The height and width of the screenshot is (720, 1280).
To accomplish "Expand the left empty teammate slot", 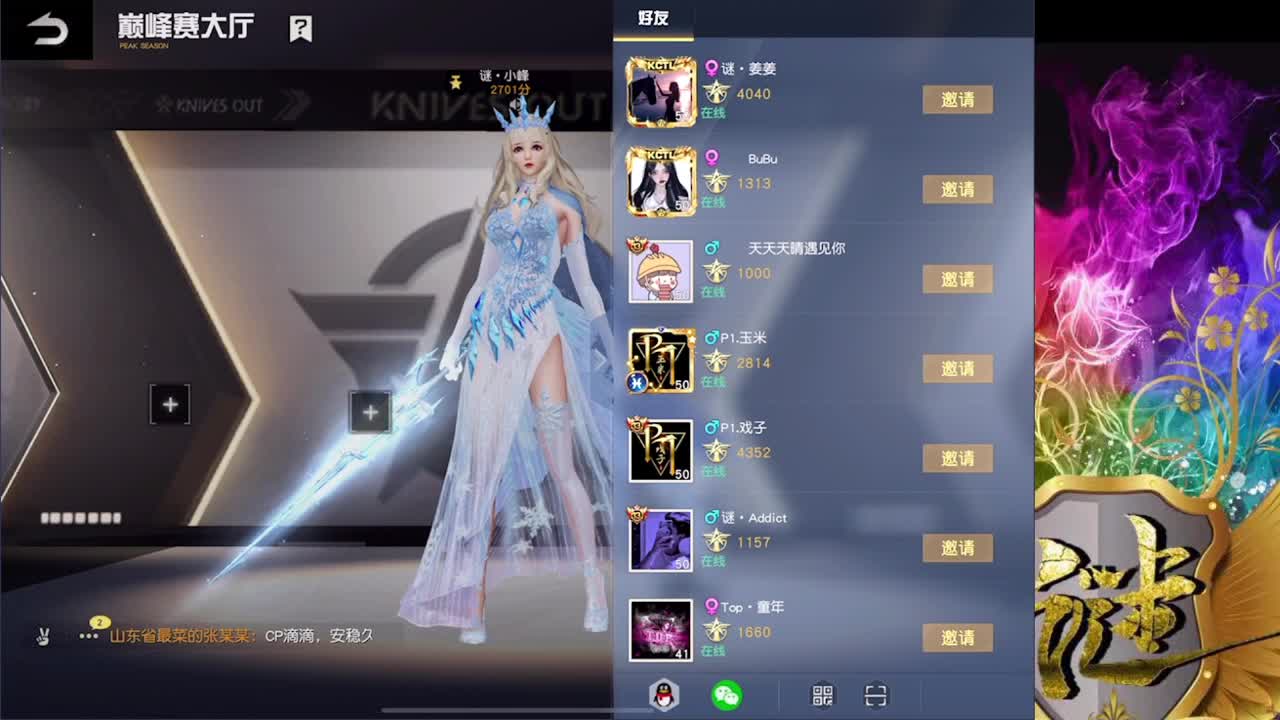I will [169, 405].
